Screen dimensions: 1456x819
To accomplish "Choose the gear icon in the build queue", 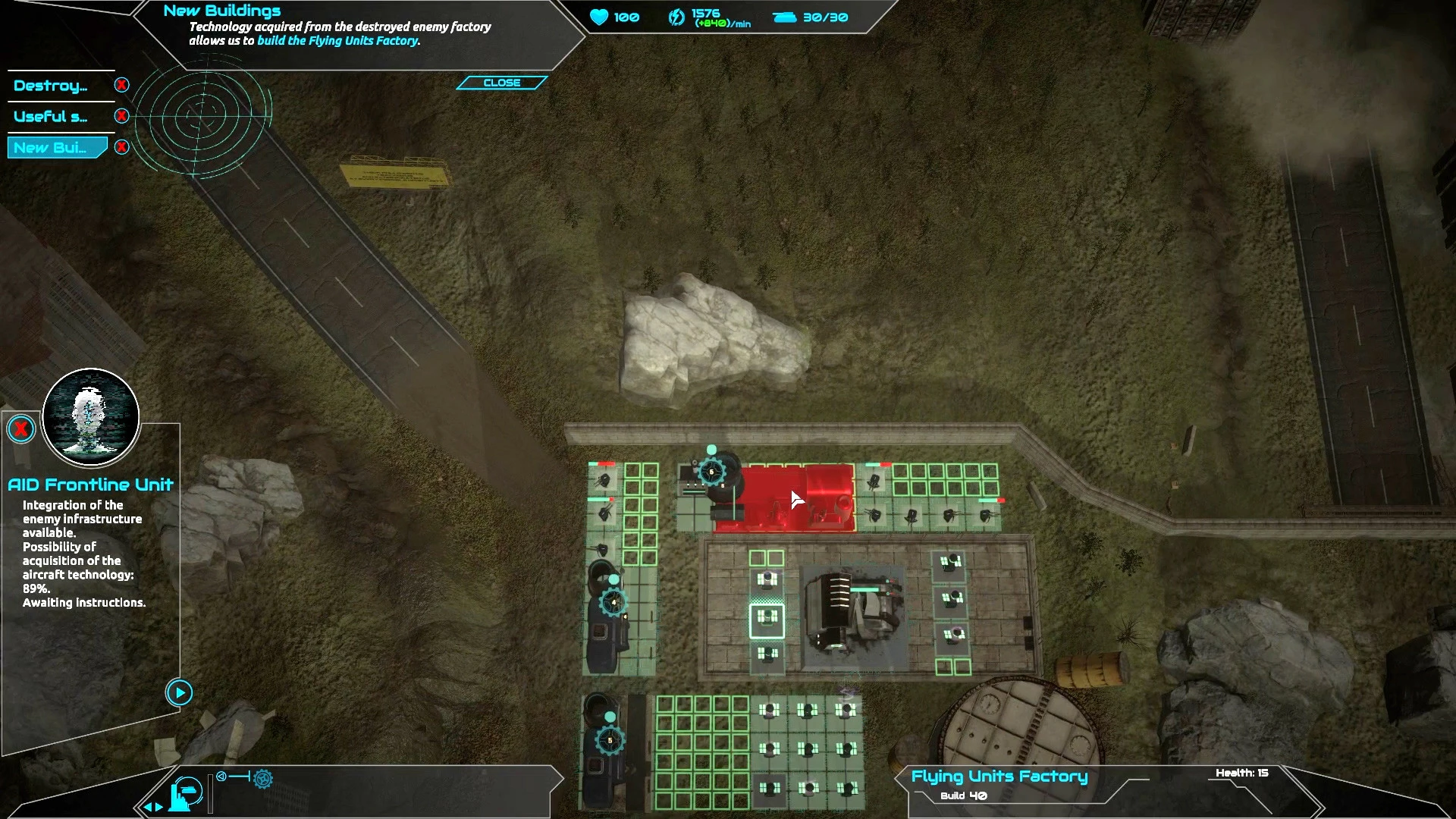I will [264, 778].
